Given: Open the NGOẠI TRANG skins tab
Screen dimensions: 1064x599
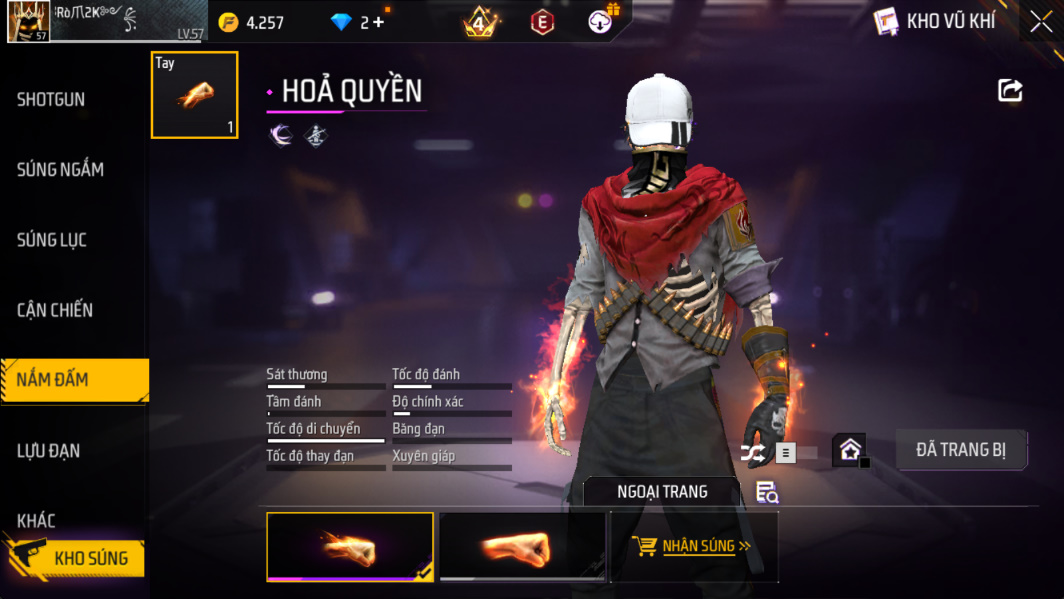Looking at the screenshot, I should point(661,492).
